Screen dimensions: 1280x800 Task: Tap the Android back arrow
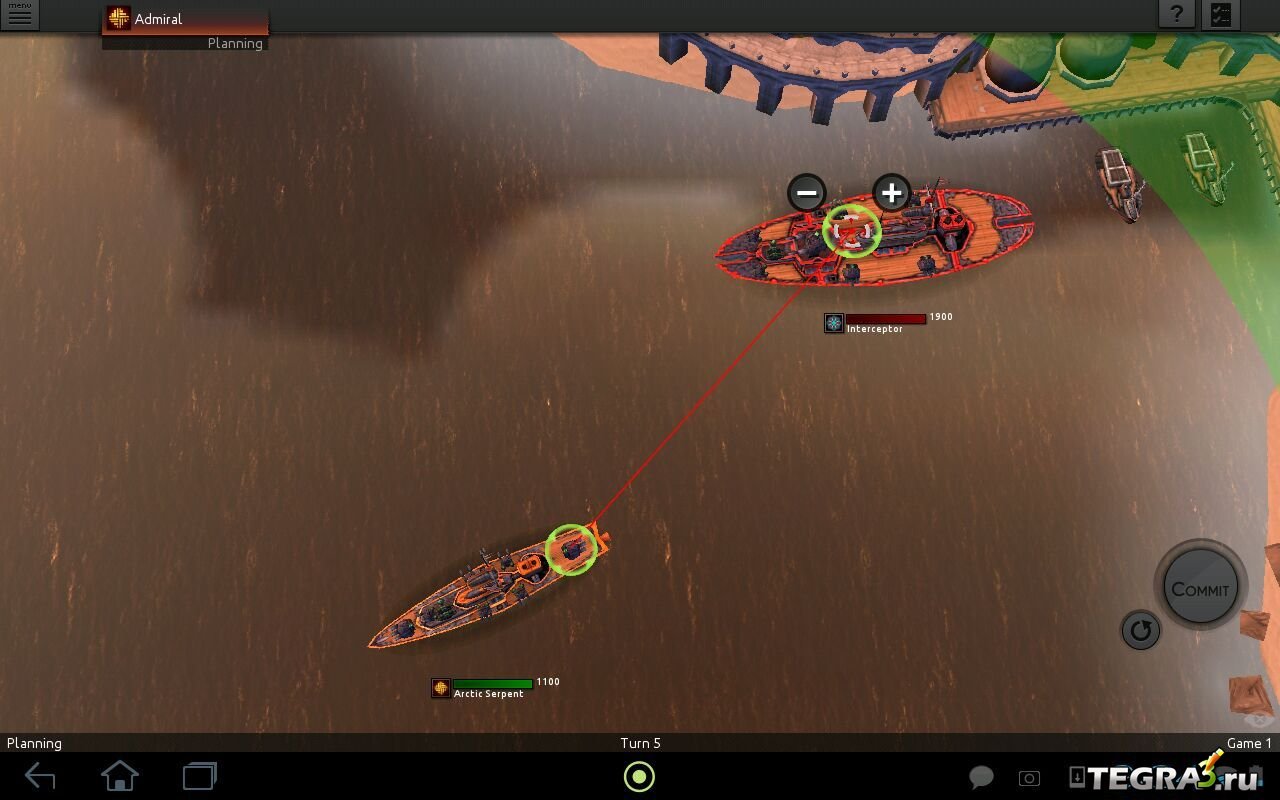pos(40,776)
